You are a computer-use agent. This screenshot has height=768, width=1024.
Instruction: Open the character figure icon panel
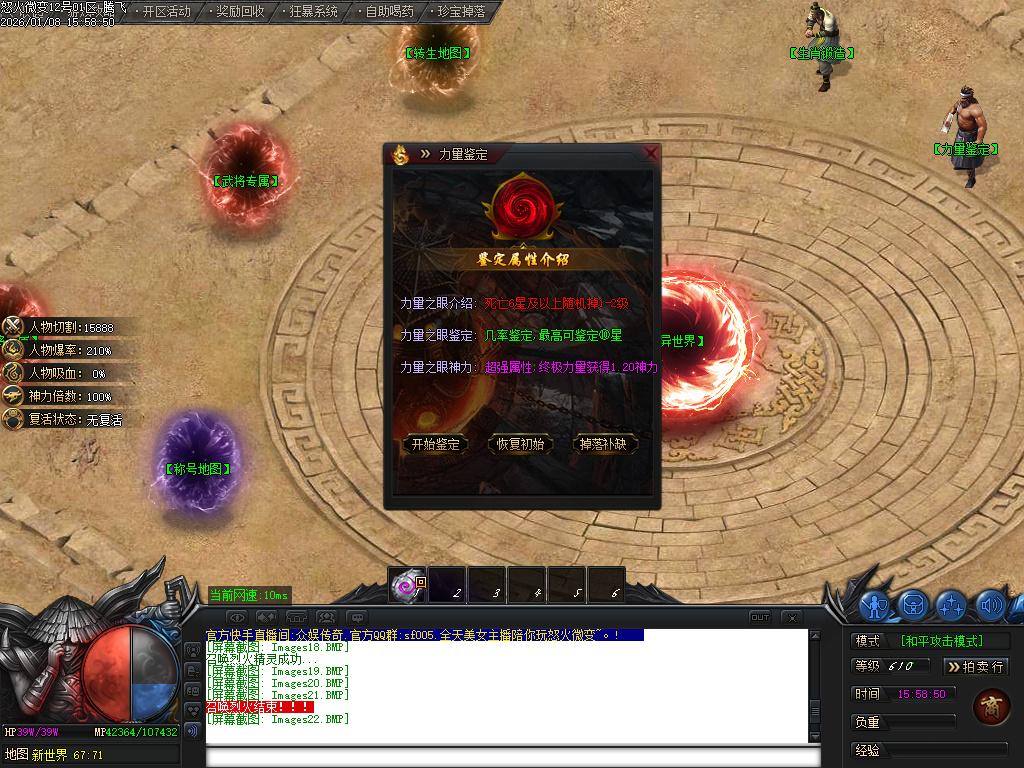(875, 605)
